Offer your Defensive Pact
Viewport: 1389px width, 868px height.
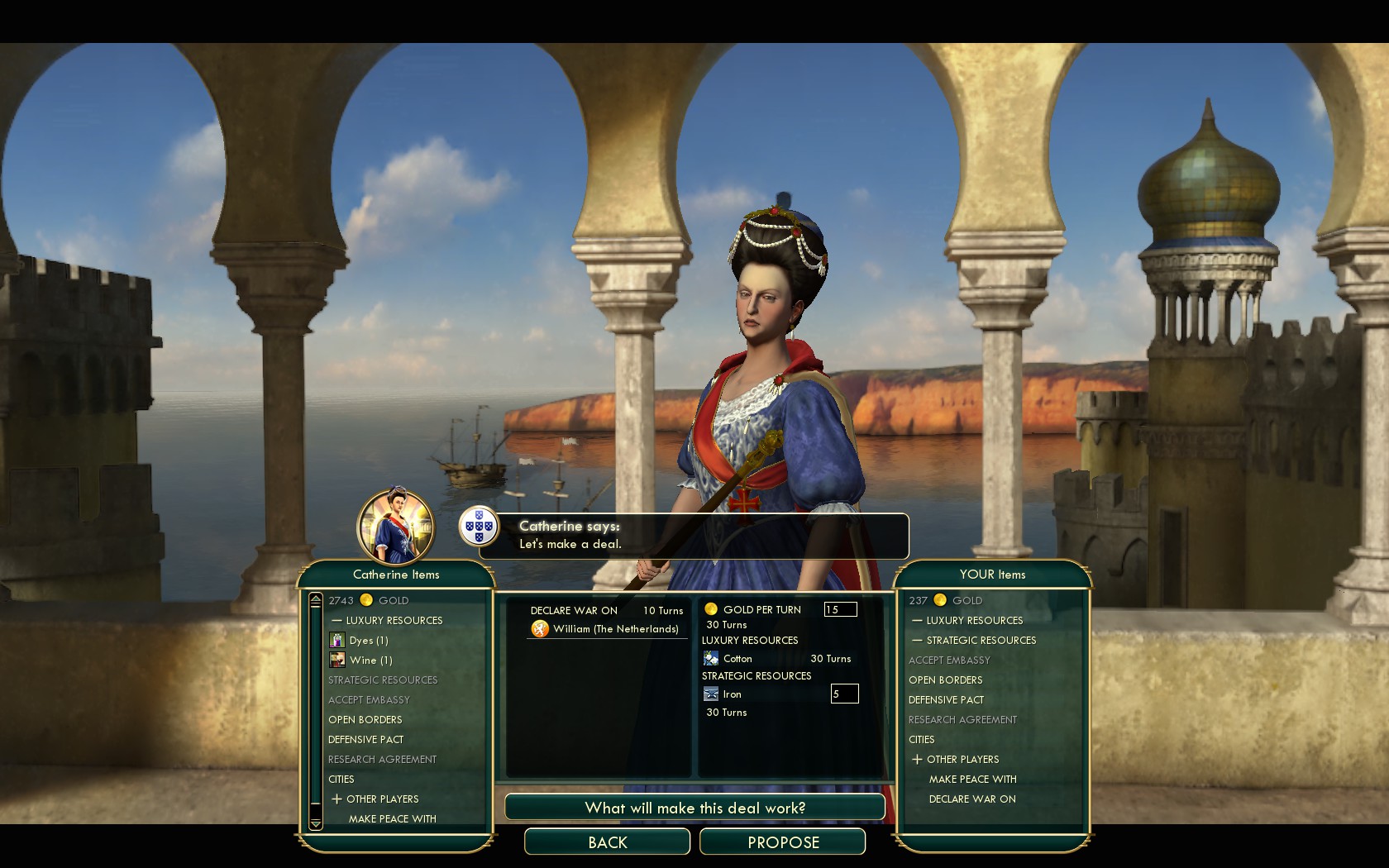pyautogui.click(x=947, y=700)
